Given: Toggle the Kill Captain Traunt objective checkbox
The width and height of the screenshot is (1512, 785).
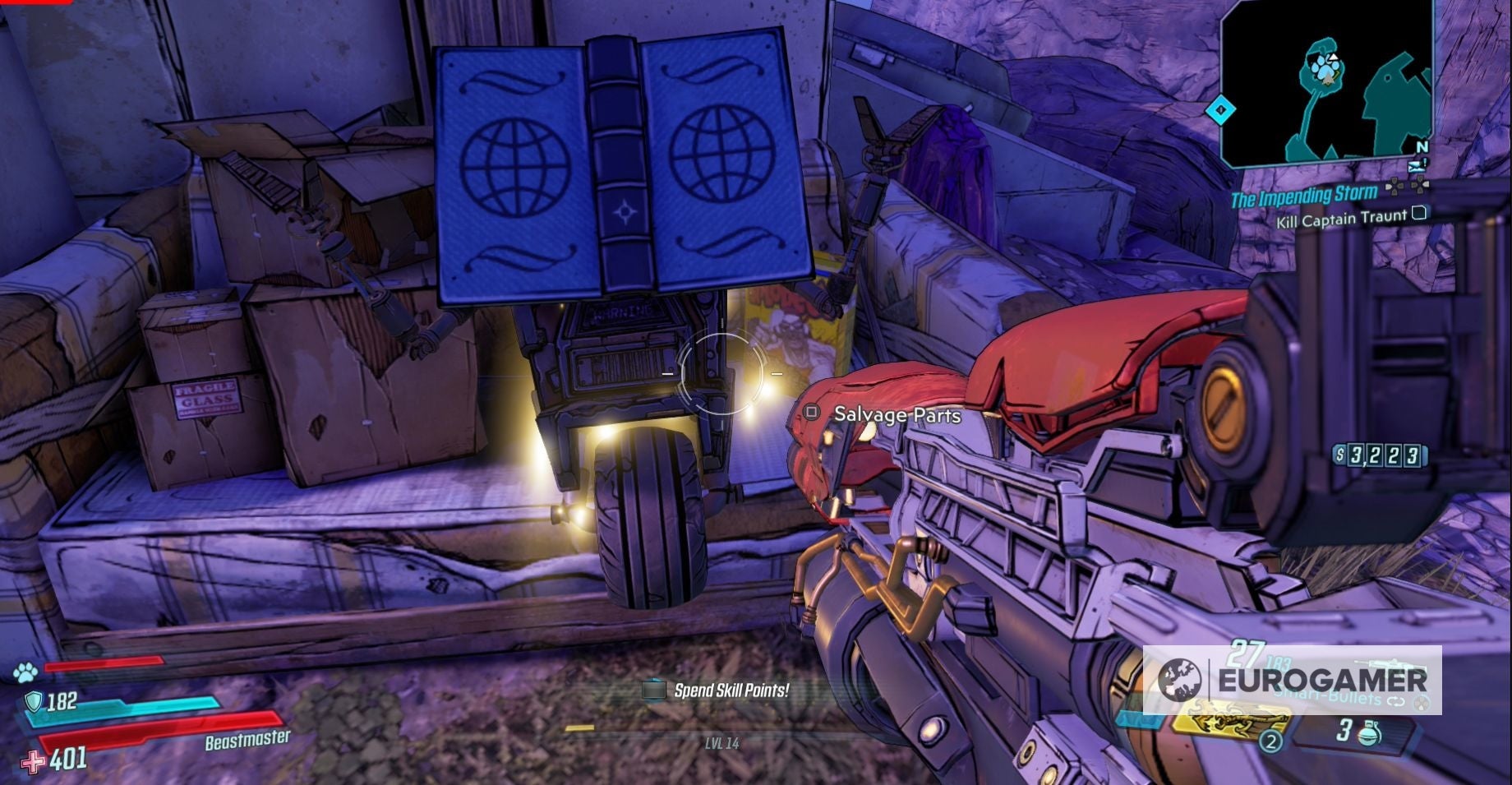Looking at the screenshot, I should [1419, 214].
